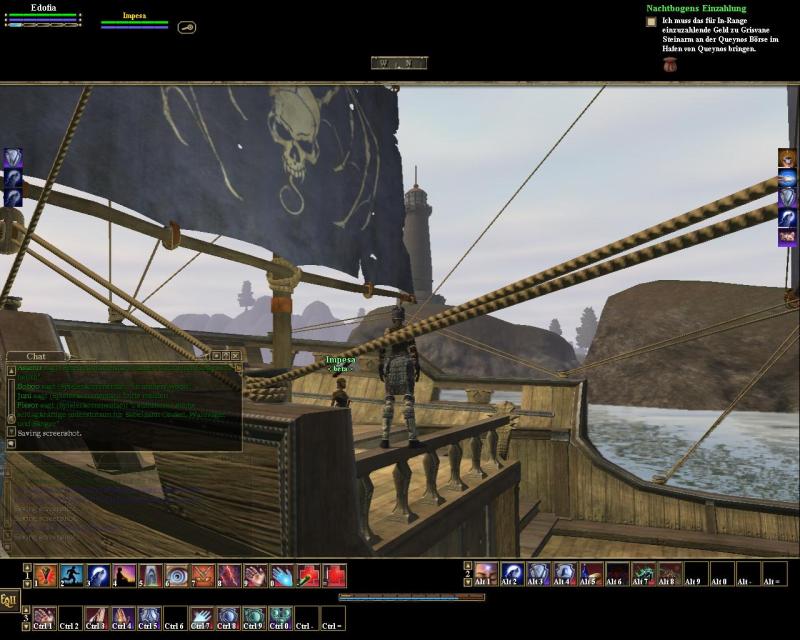This screenshot has width=800, height=640.
Task: Activate the Alt 1 face icon ability
Action: click(x=486, y=574)
